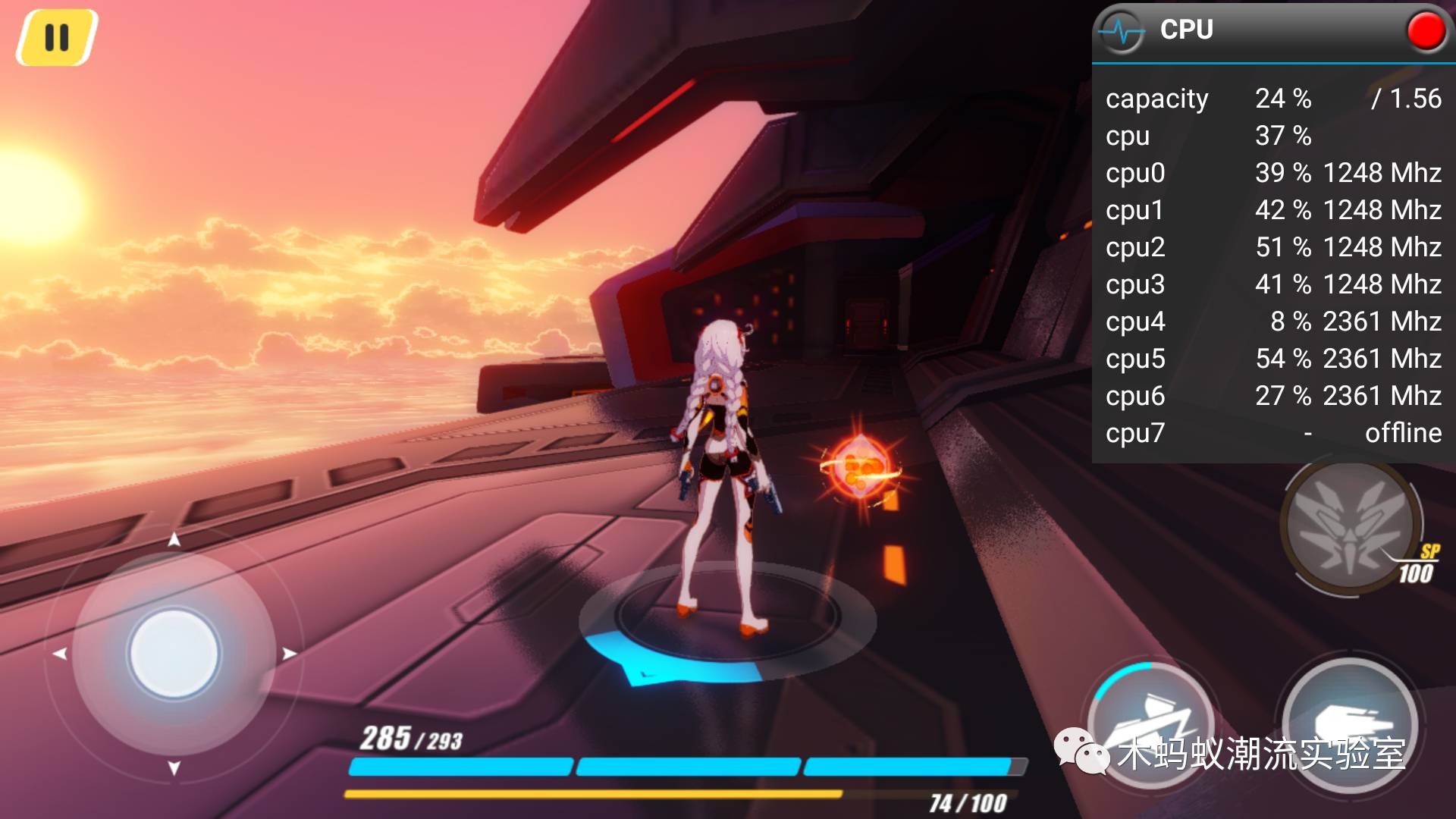Tap the joystick's right arrow

tap(289, 654)
